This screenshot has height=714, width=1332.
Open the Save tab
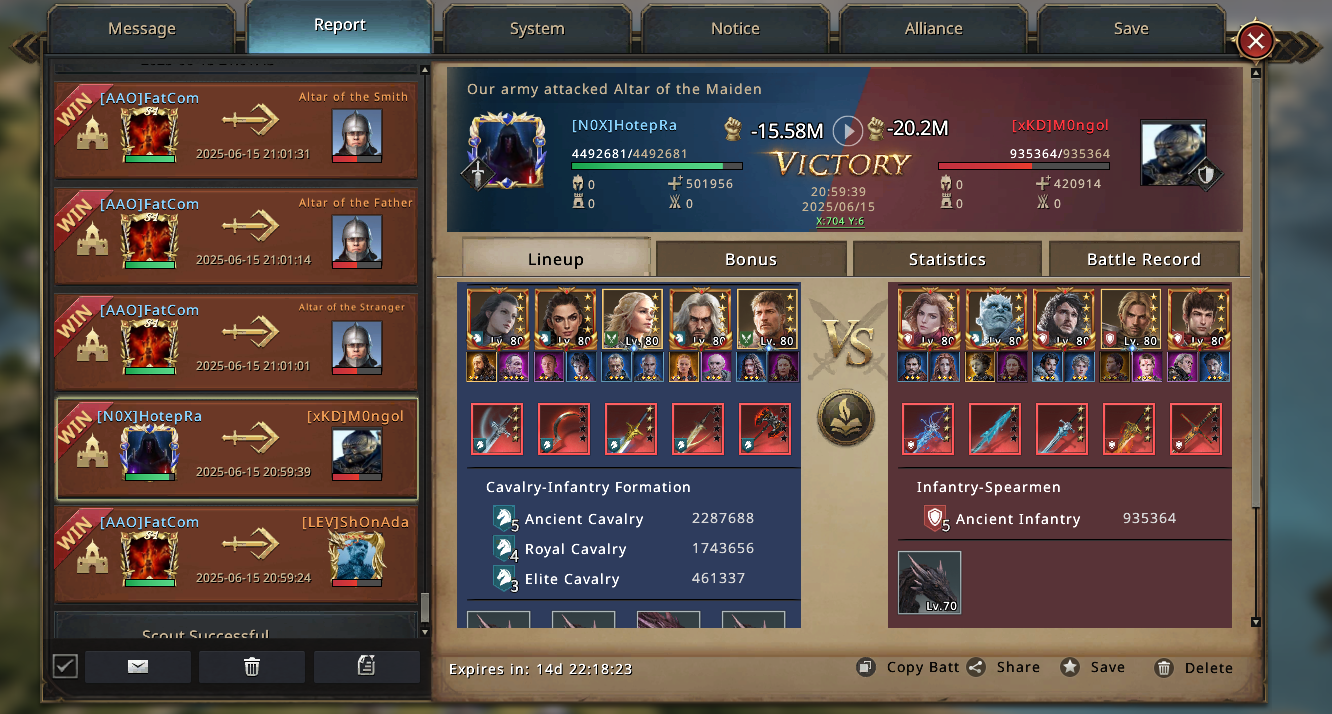point(1131,29)
